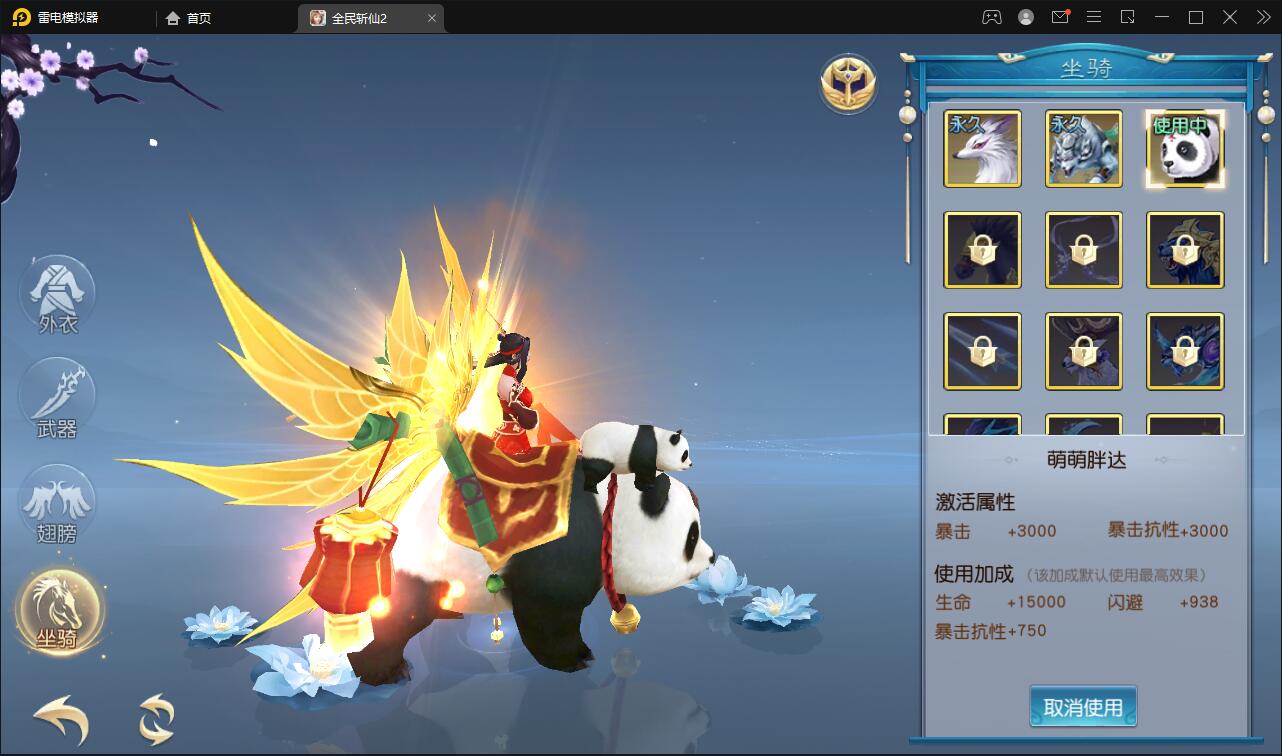This screenshot has width=1282, height=756.
Task: Select the armored wolf mount labeled 永久
Action: (x=1084, y=149)
